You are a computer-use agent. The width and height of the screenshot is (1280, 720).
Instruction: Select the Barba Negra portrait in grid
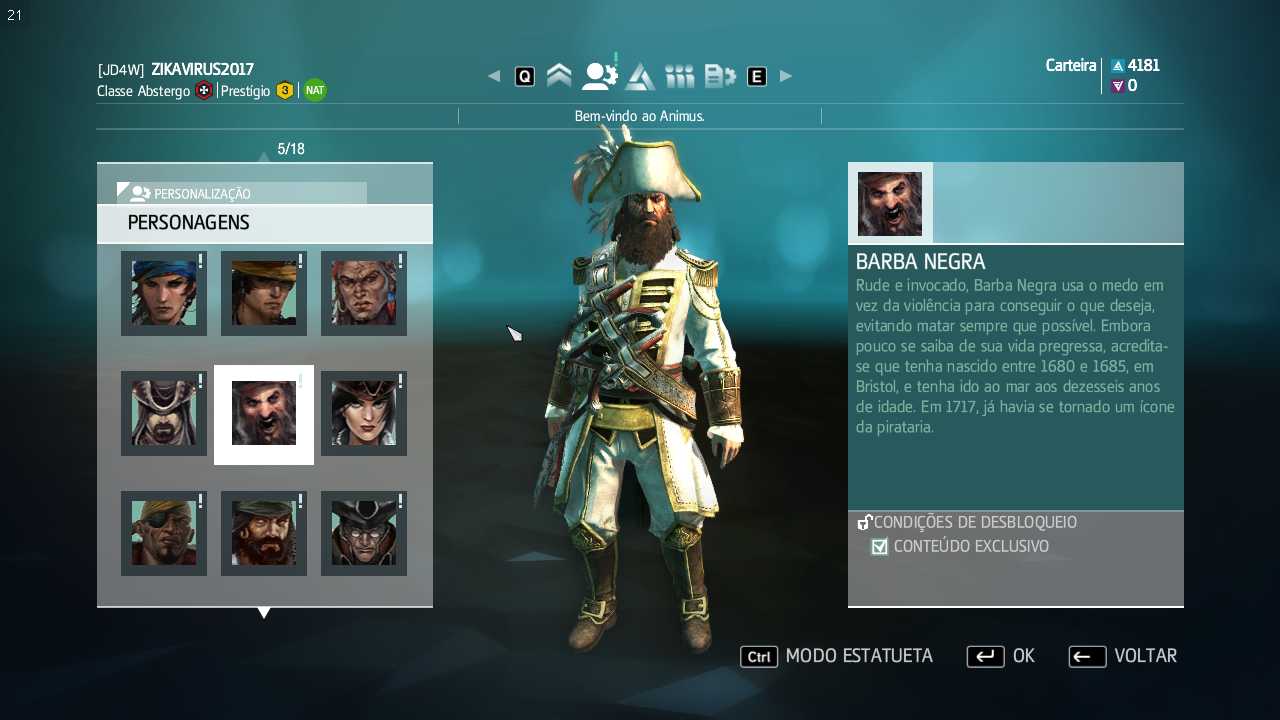click(x=264, y=413)
